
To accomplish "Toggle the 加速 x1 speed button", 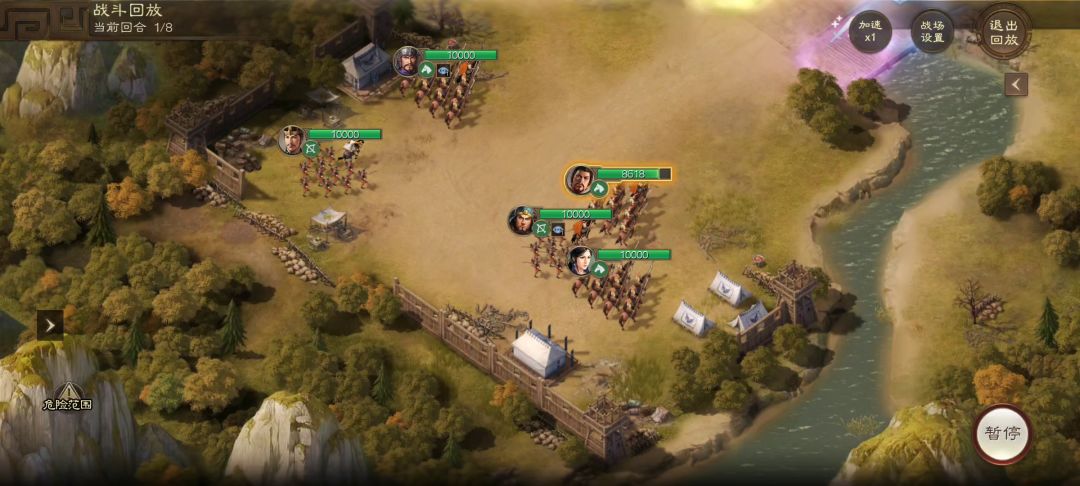I will pos(869,30).
